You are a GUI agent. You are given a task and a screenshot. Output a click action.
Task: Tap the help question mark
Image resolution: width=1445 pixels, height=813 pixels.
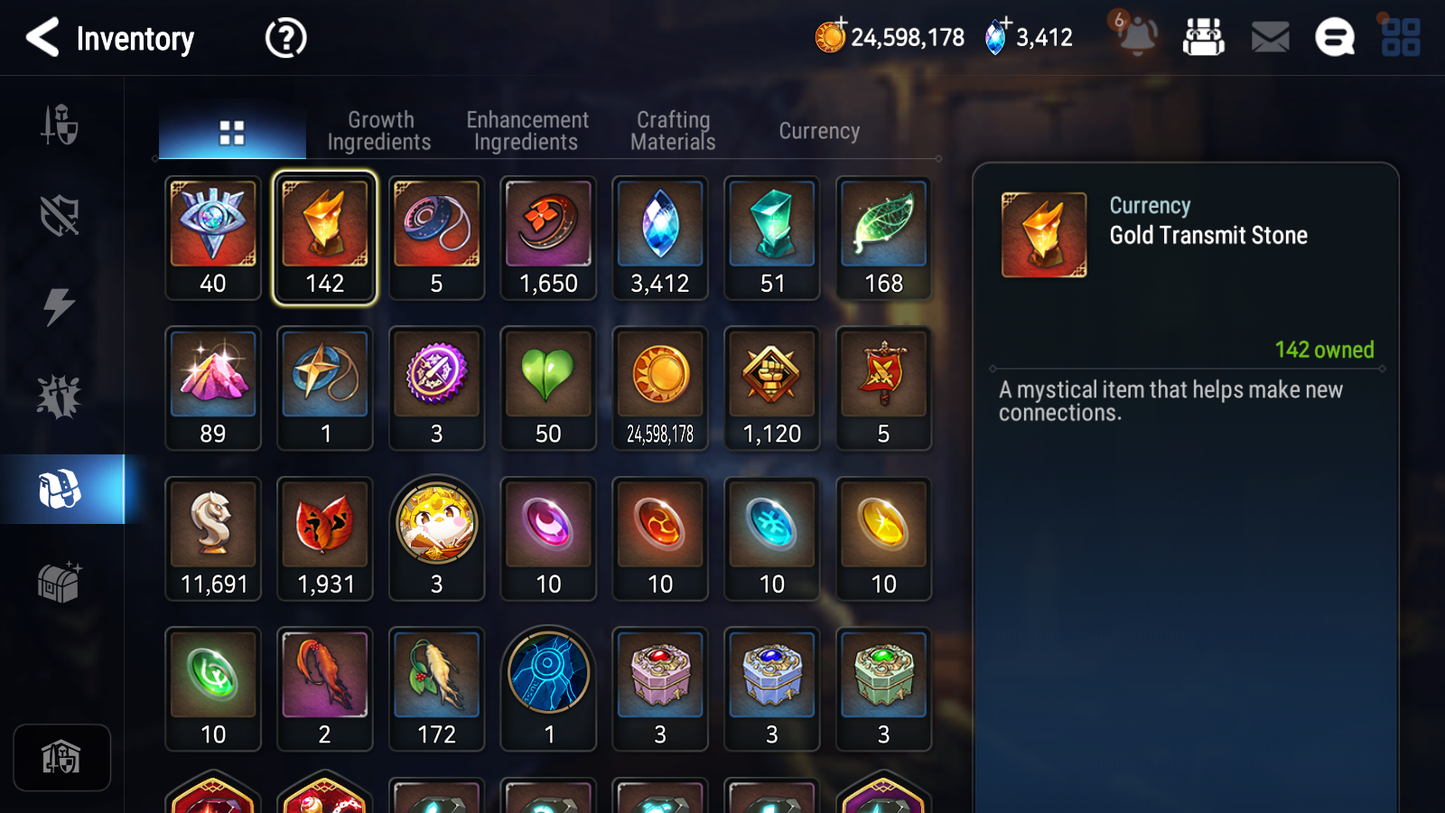285,37
